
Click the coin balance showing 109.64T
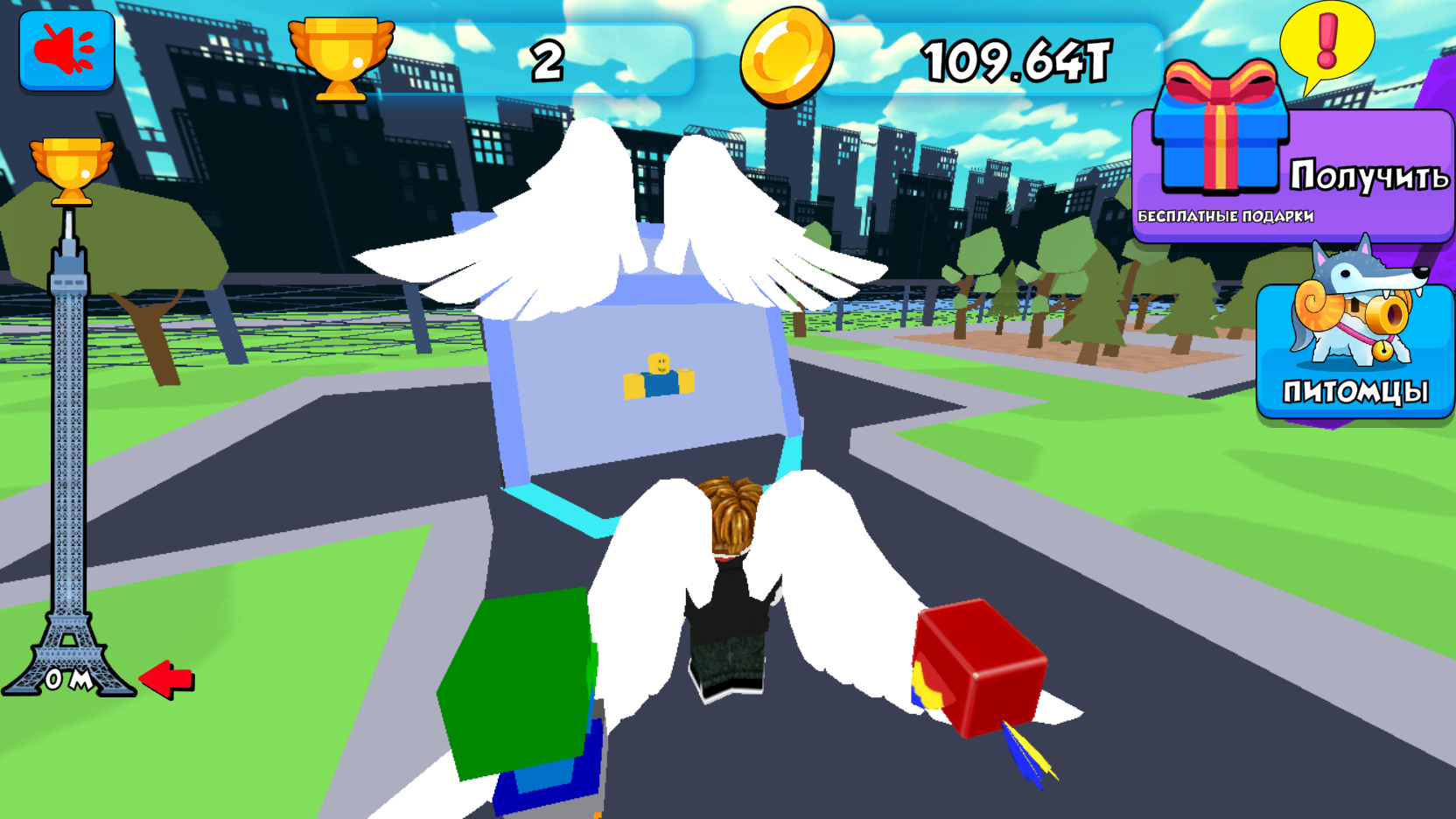(1015, 58)
